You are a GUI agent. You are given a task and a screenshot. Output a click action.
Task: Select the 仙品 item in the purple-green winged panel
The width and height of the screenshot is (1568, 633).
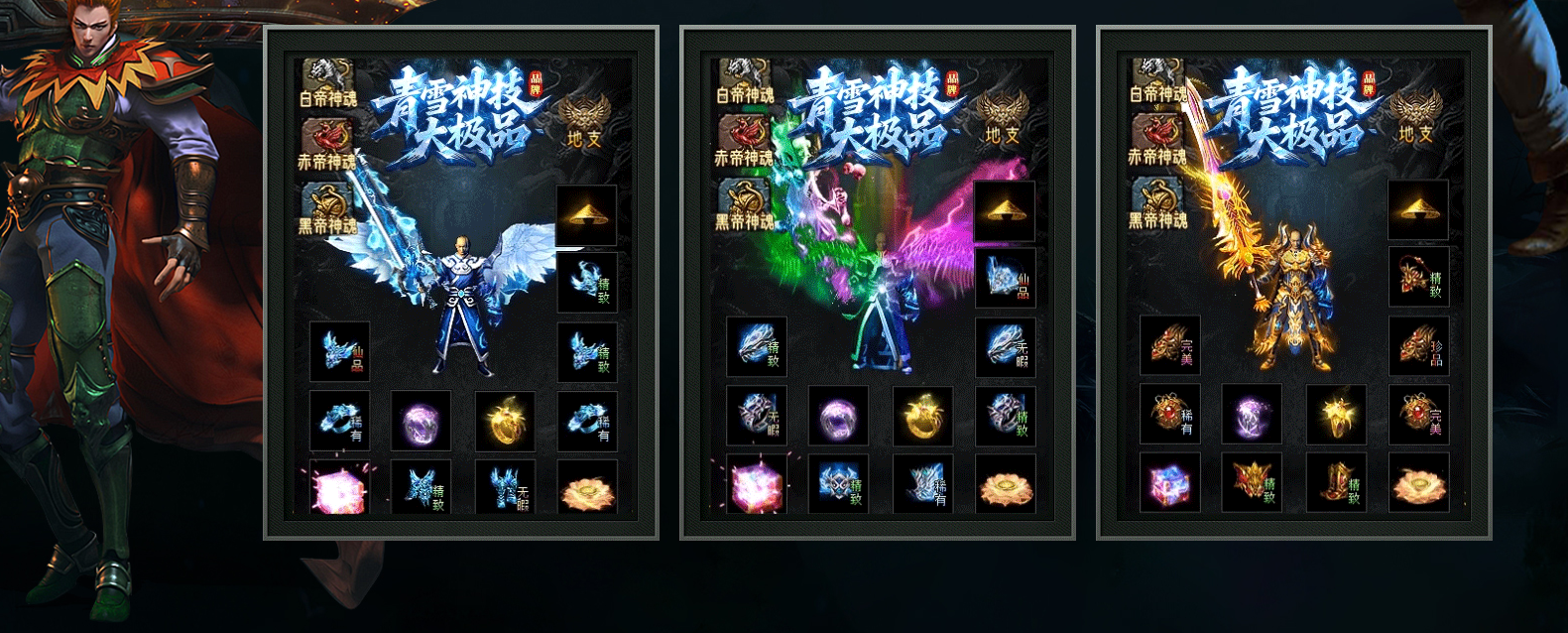coord(1005,279)
